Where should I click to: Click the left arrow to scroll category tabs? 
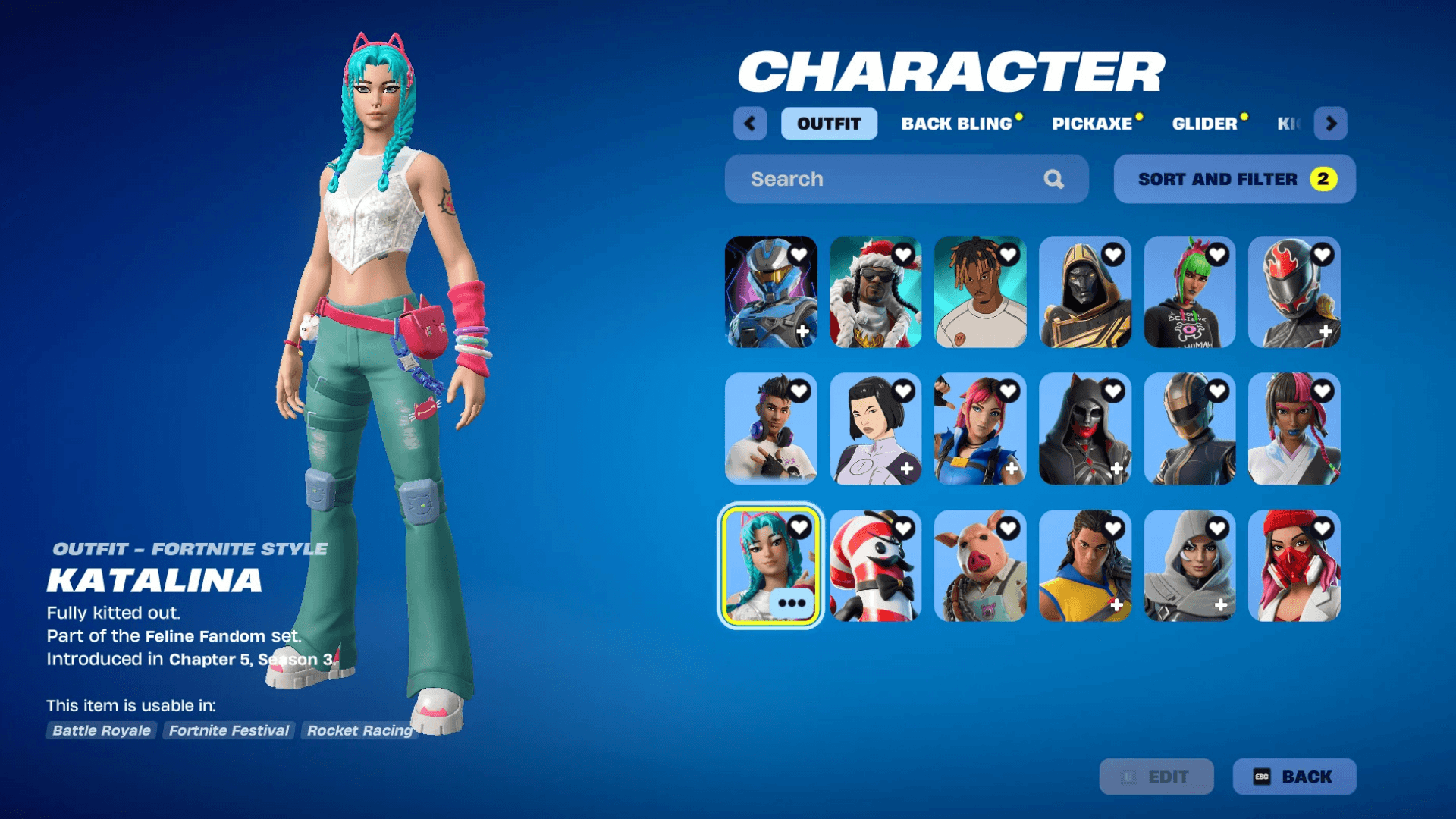pos(750,124)
